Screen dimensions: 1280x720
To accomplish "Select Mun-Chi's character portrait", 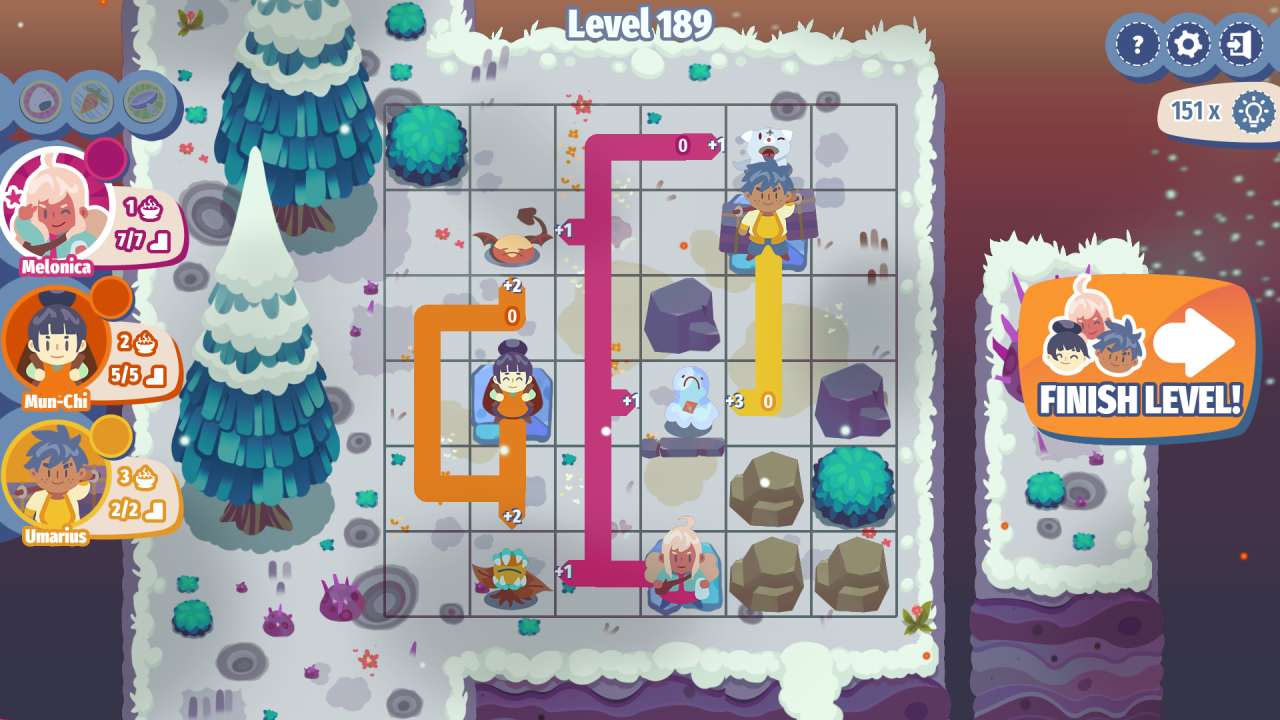I will (56, 343).
